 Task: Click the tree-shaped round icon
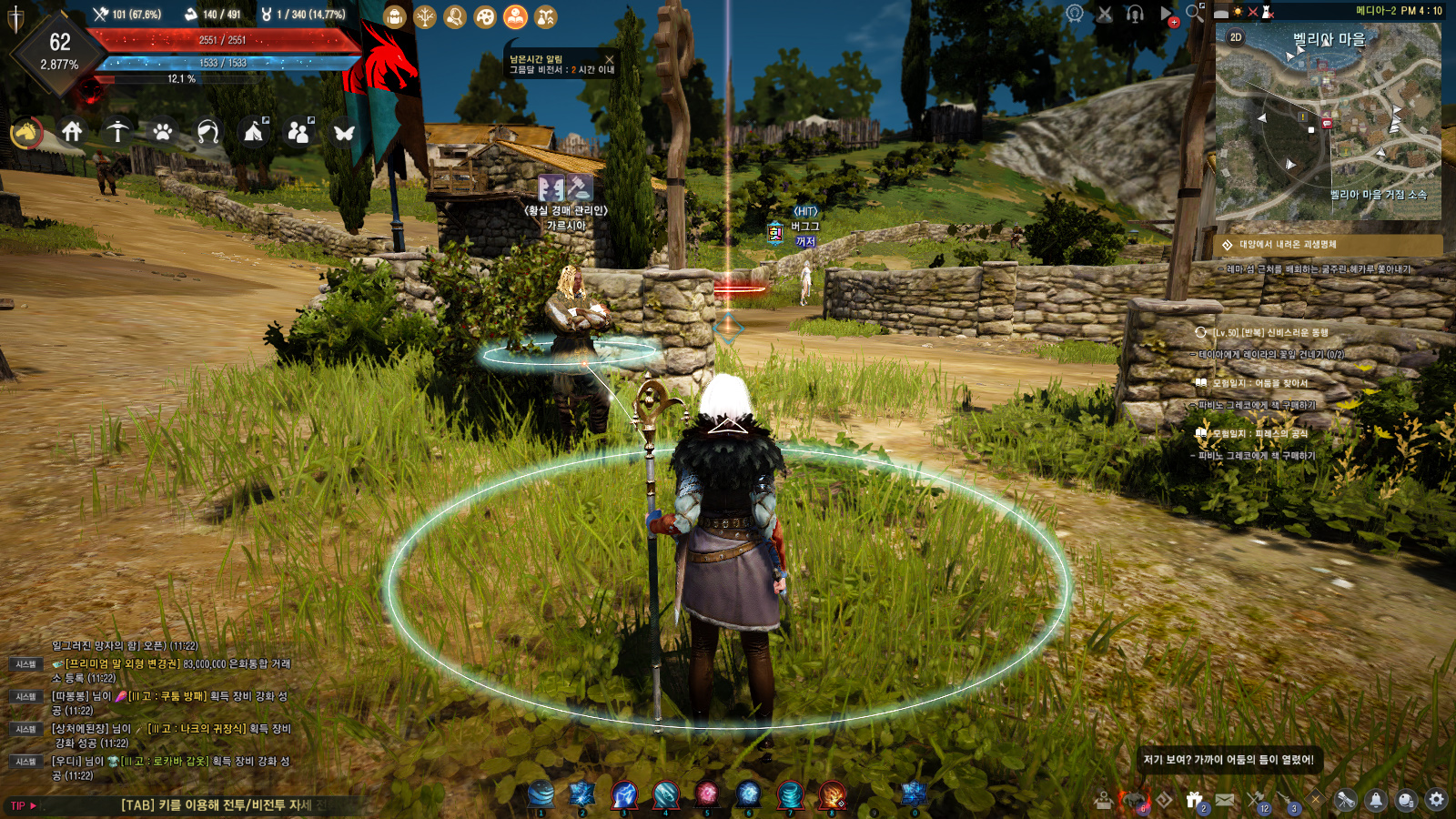[x=425, y=16]
